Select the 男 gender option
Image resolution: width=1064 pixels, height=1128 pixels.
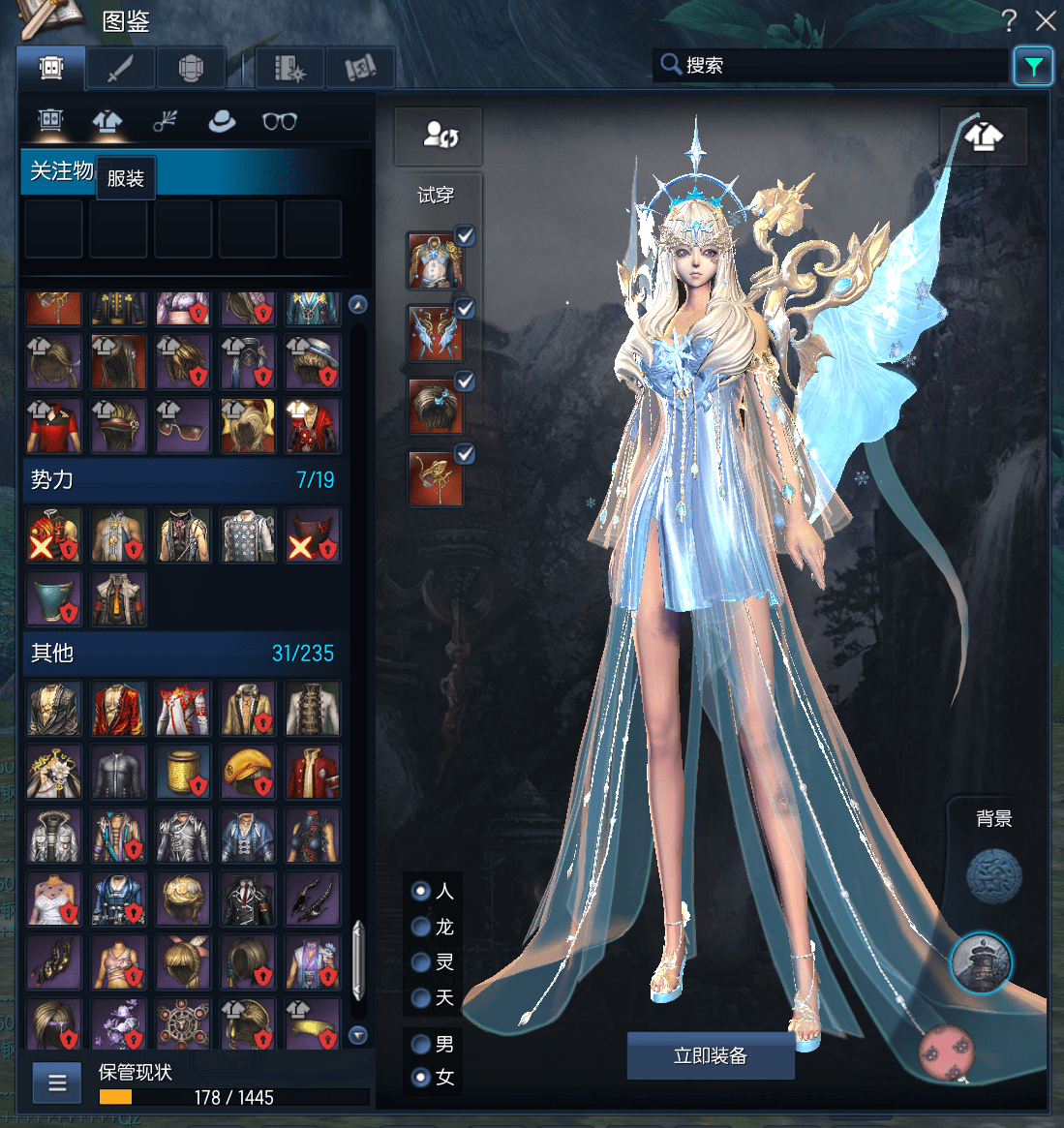coord(421,1044)
